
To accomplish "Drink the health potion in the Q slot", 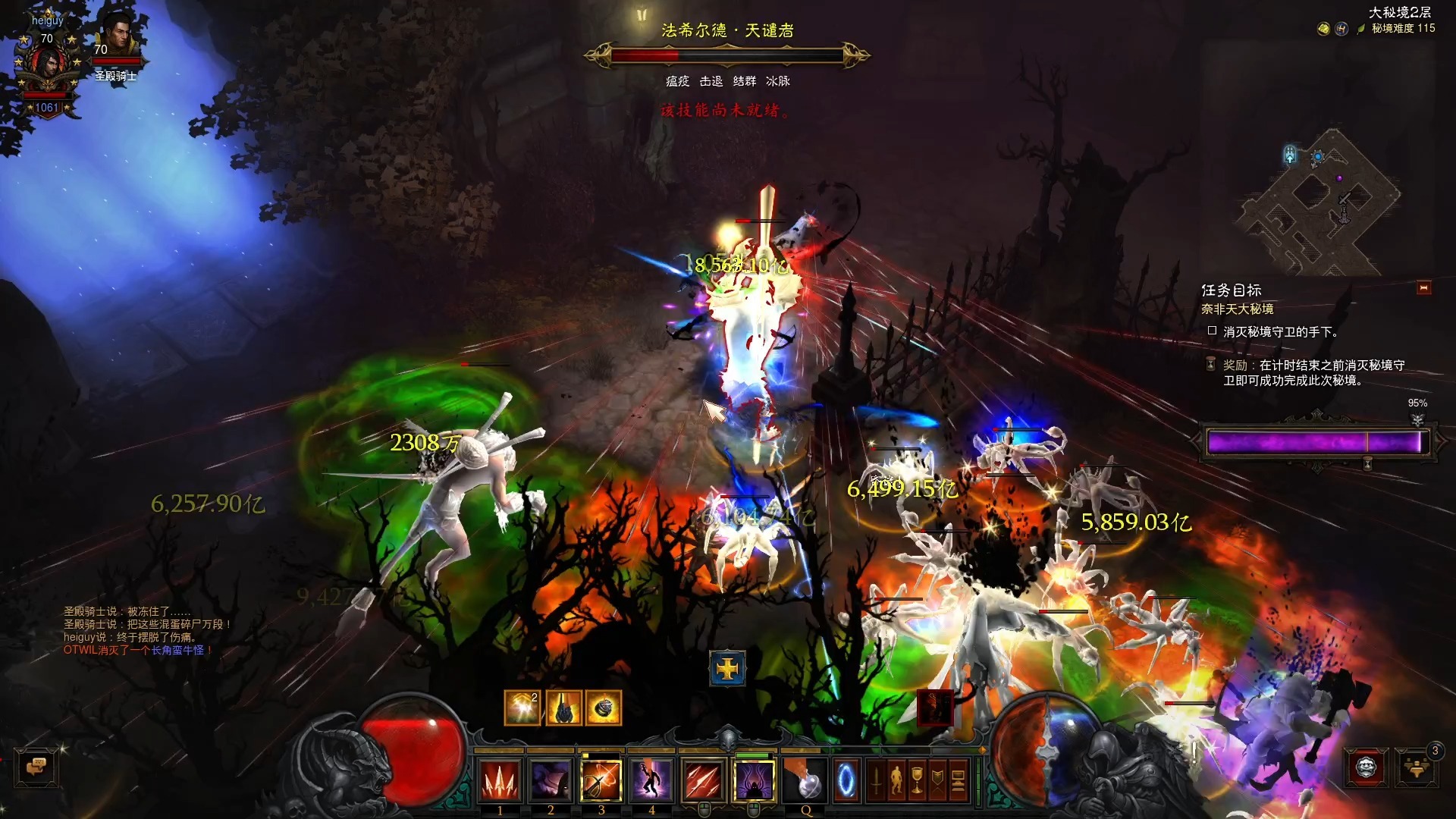I will [806, 780].
